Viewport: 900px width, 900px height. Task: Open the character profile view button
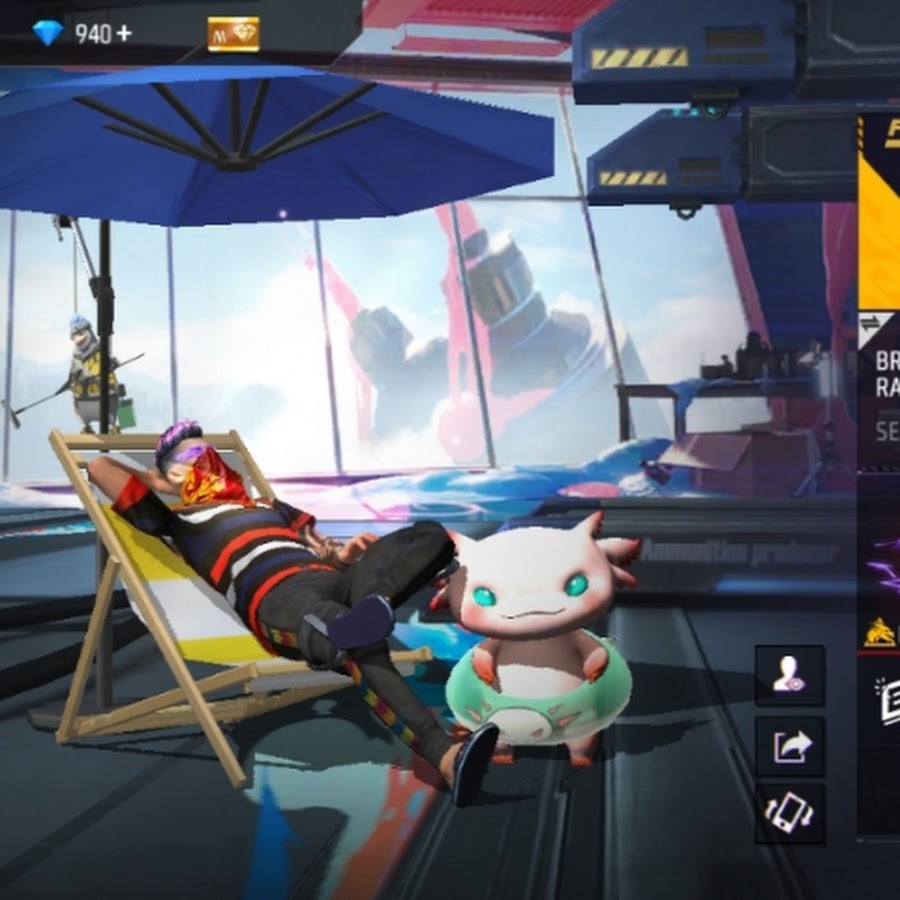(790, 677)
